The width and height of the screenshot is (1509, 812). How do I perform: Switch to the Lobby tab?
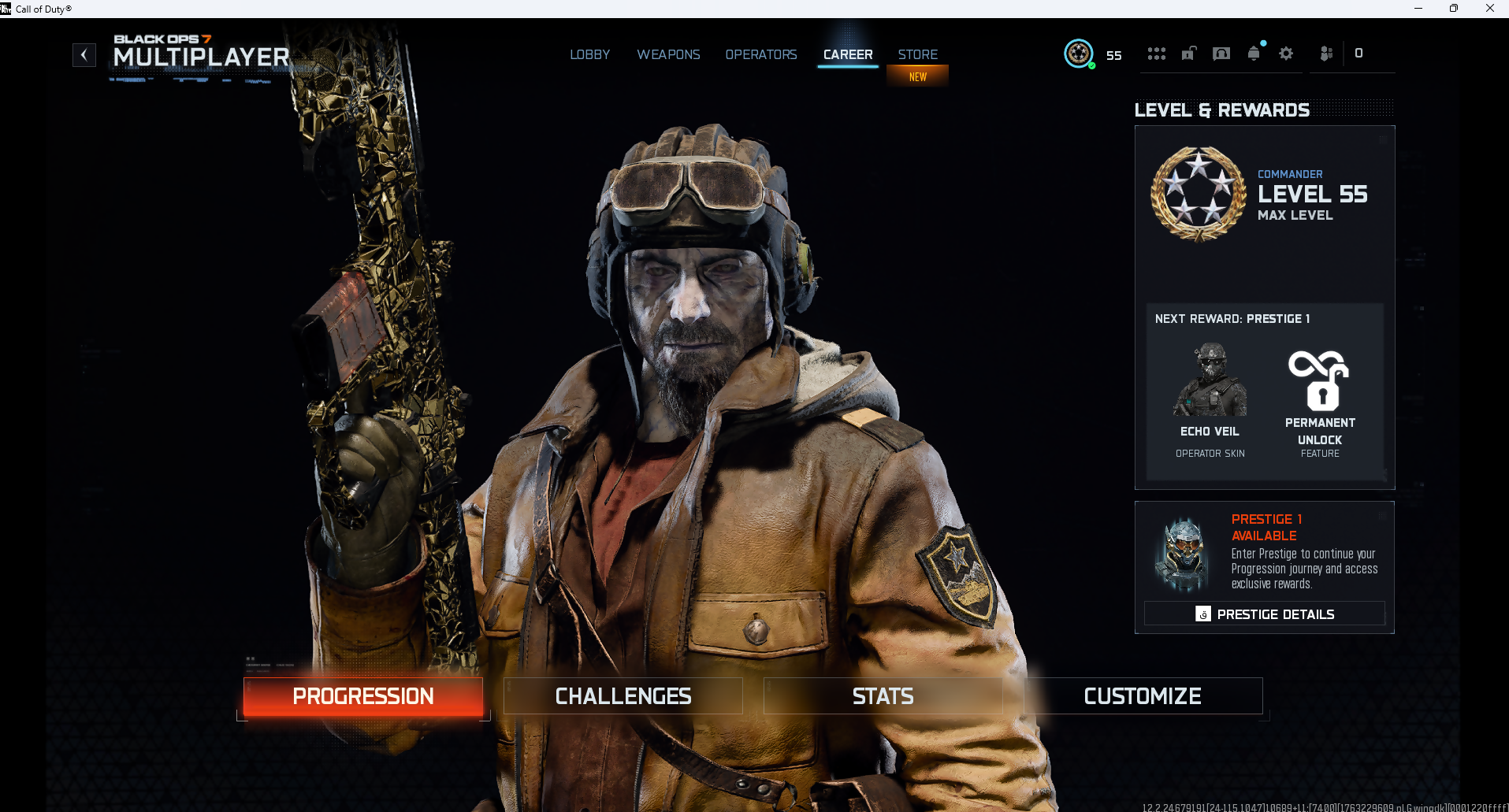(589, 54)
